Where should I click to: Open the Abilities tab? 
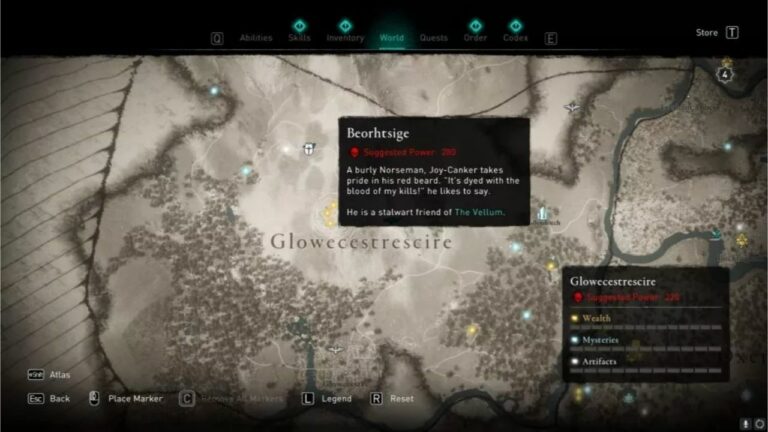(256, 38)
